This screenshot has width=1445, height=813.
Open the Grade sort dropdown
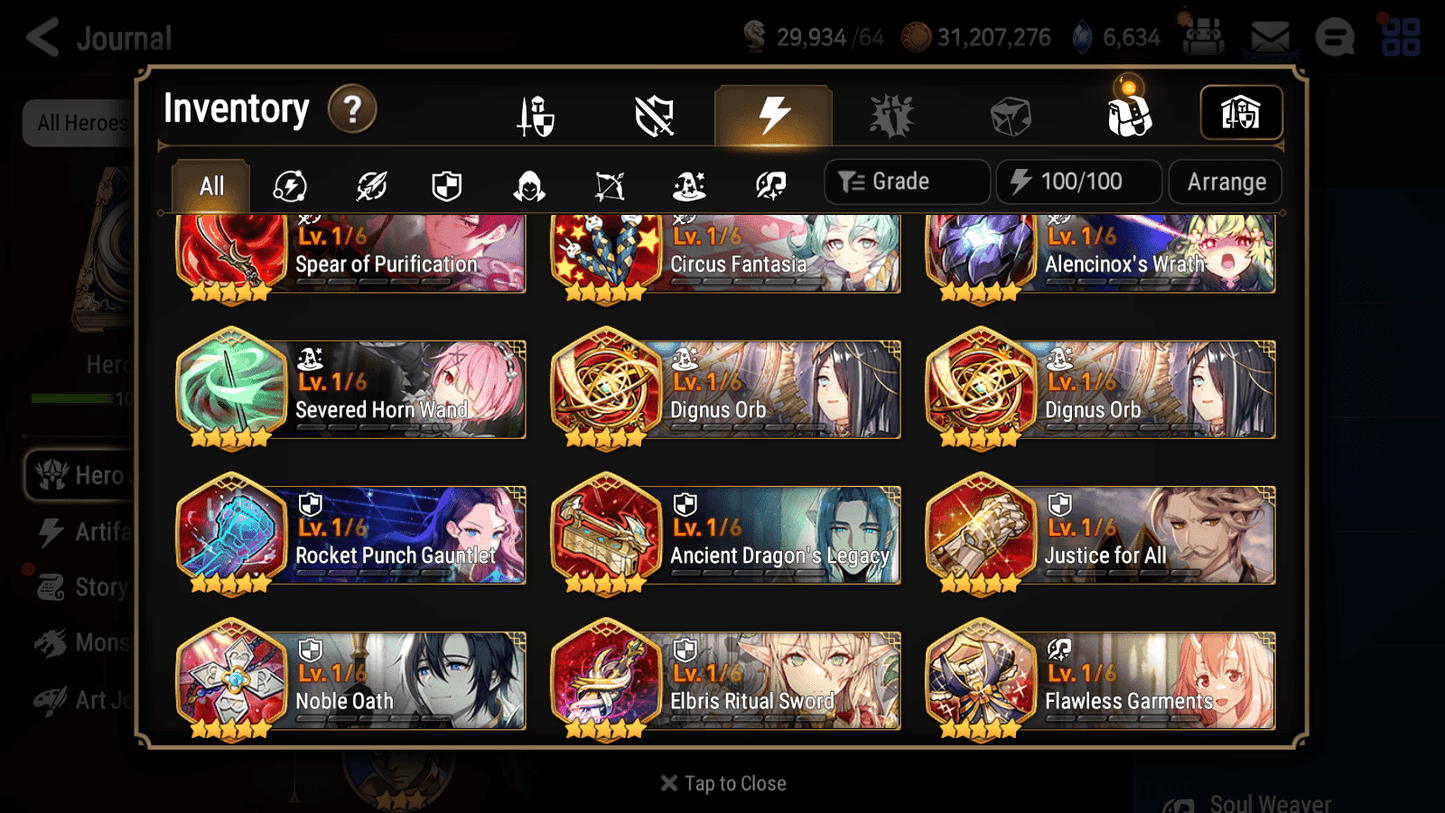tap(906, 181)
